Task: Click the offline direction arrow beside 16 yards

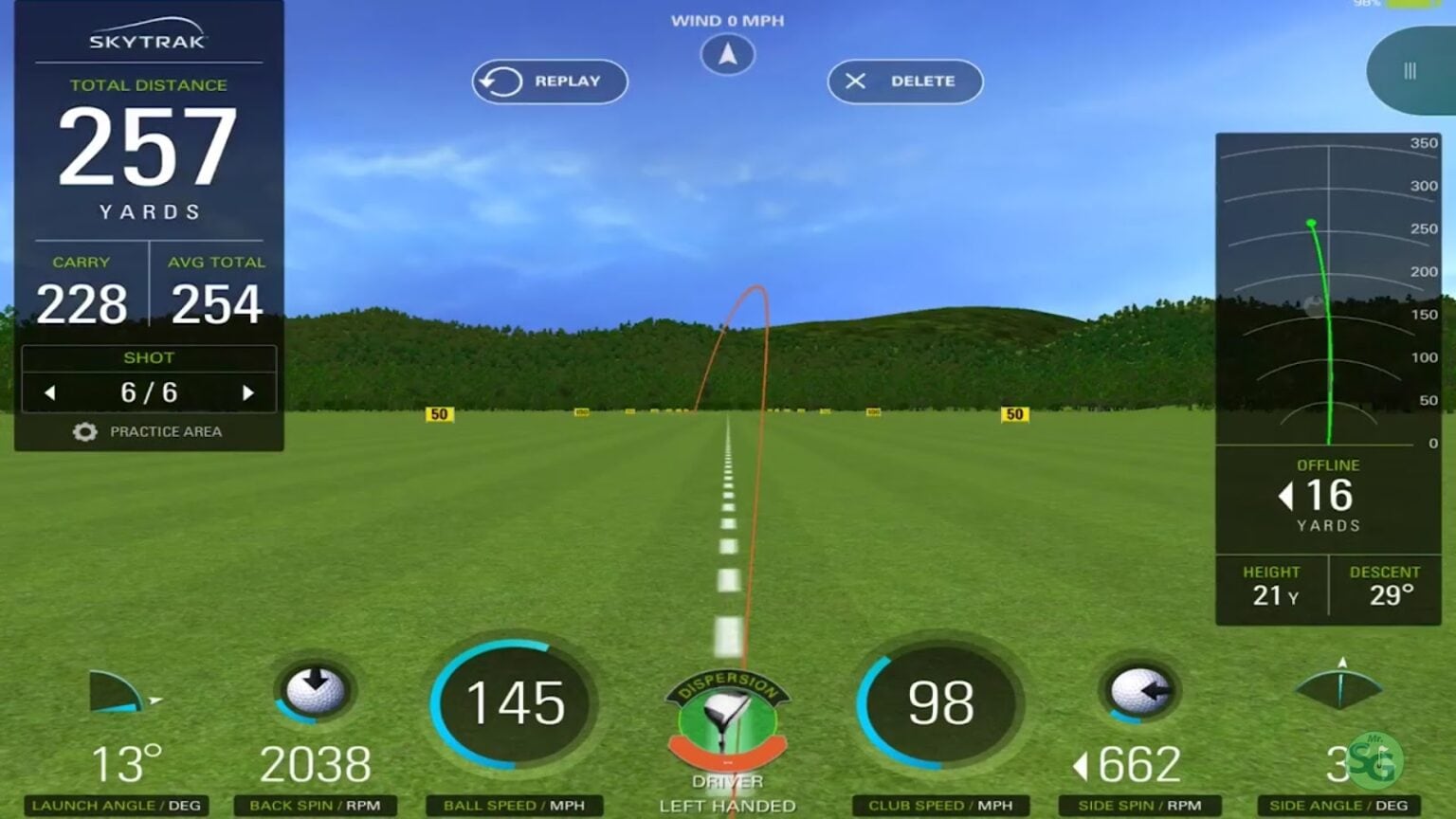Action: [x=1288, y=495]
